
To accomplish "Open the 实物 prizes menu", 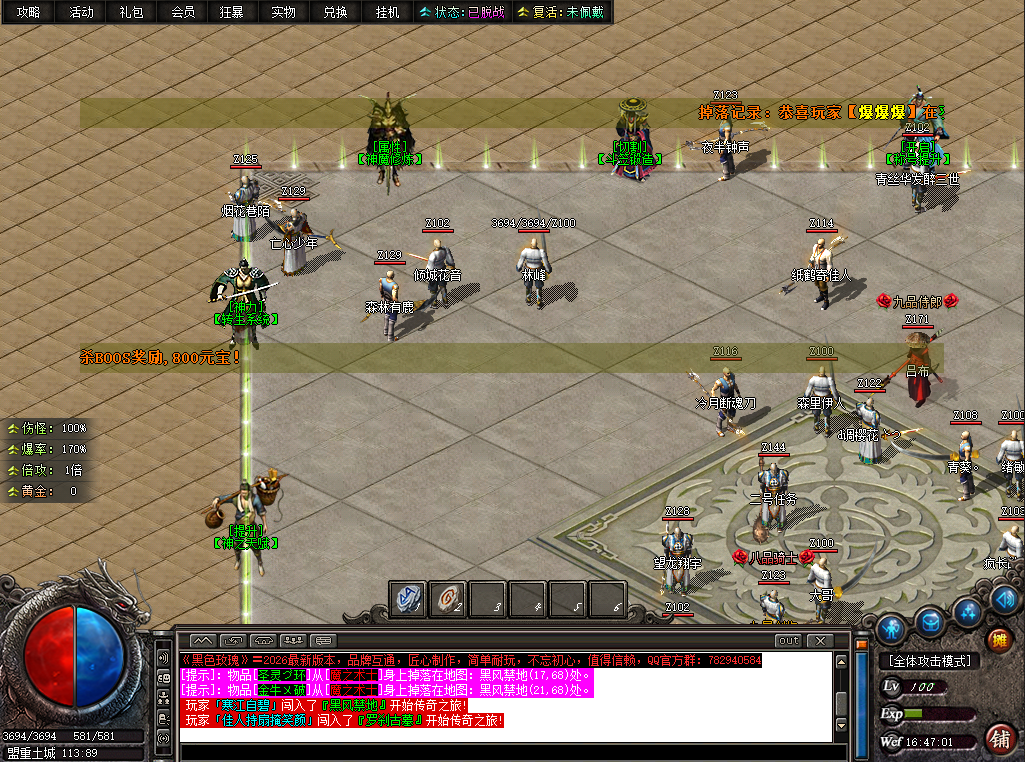I will (283, 12).
